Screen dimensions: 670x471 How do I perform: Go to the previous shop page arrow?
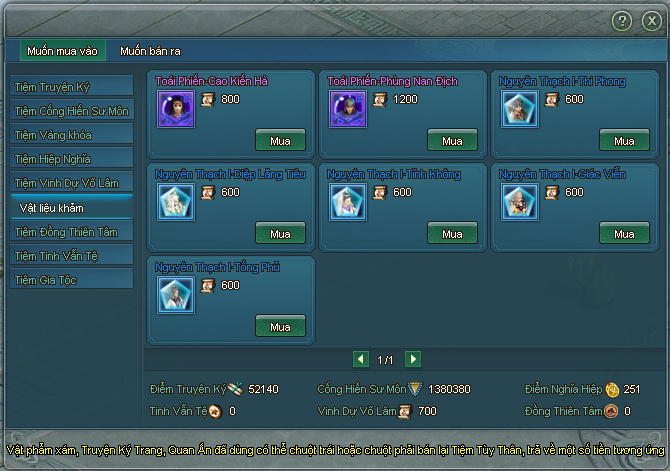[361, 359]
